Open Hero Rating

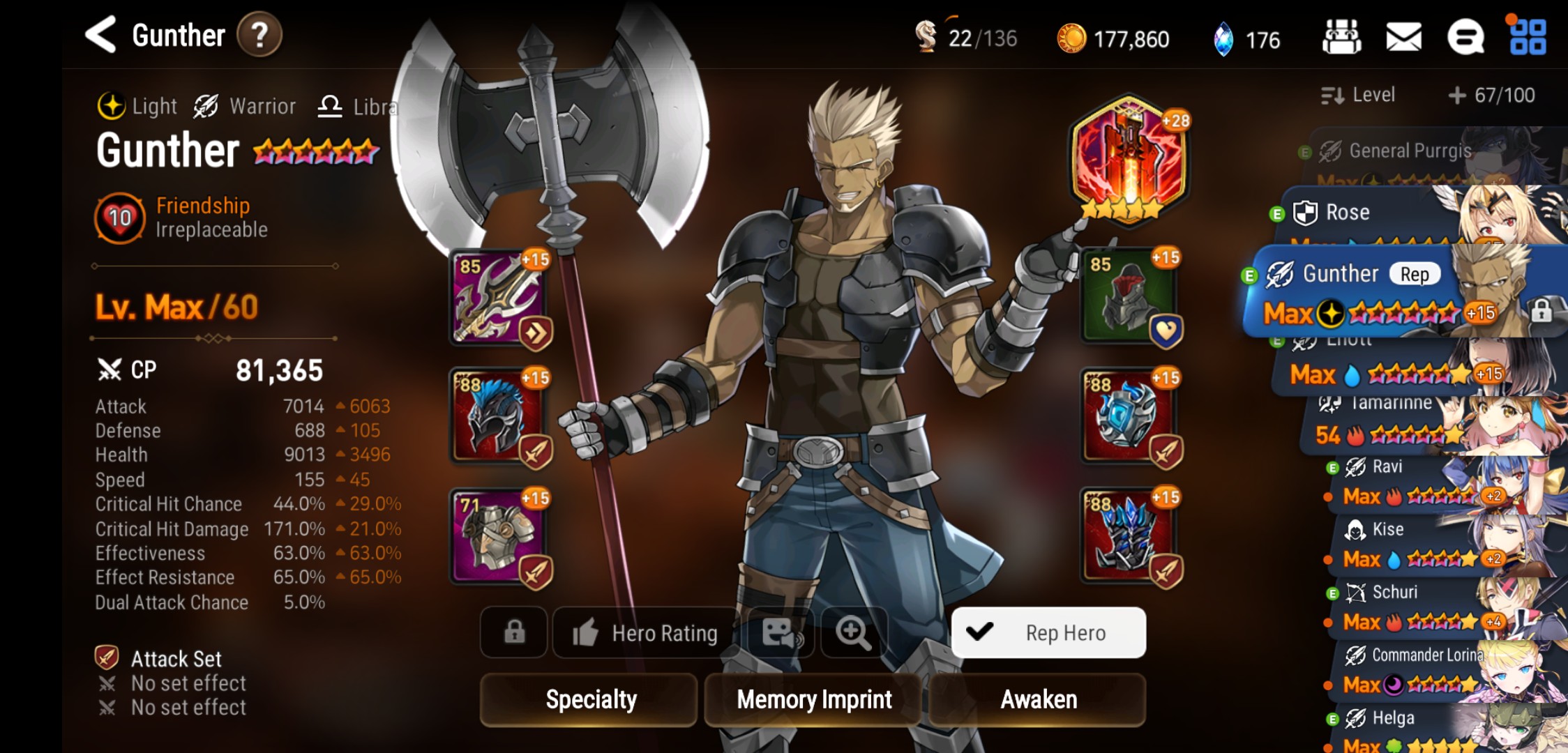pos(645,632)
